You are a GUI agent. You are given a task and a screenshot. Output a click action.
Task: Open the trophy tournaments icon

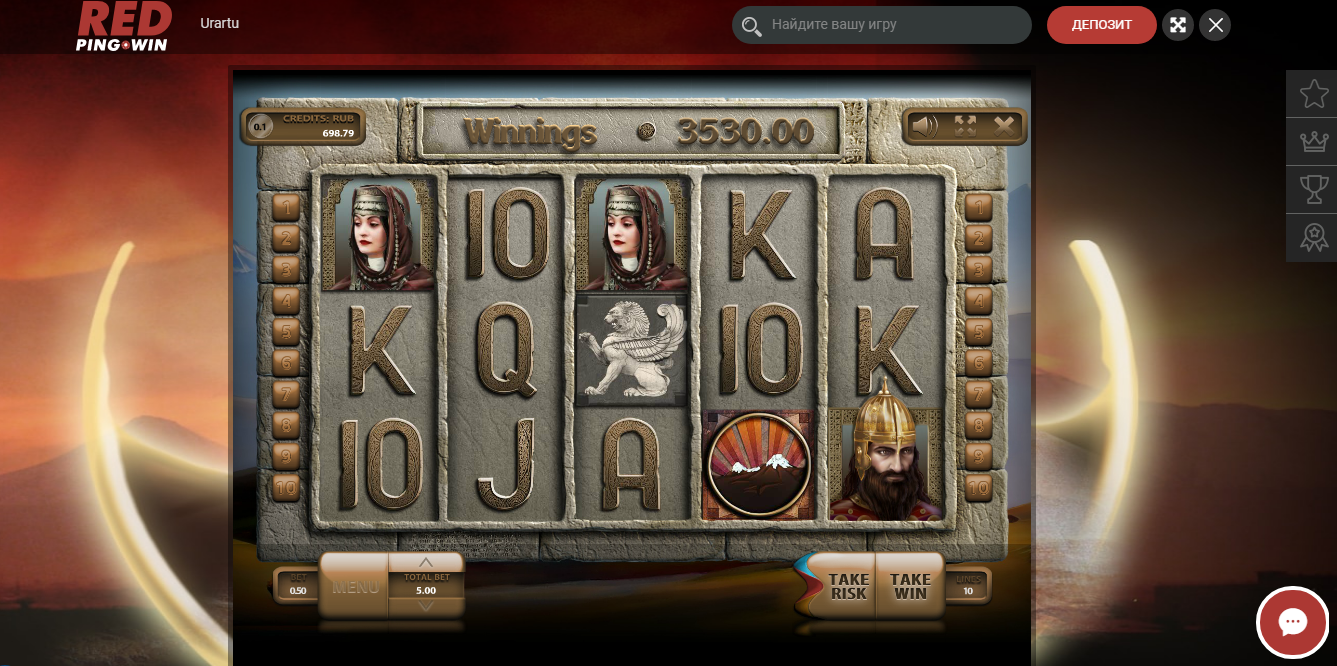coord(1313,189)
